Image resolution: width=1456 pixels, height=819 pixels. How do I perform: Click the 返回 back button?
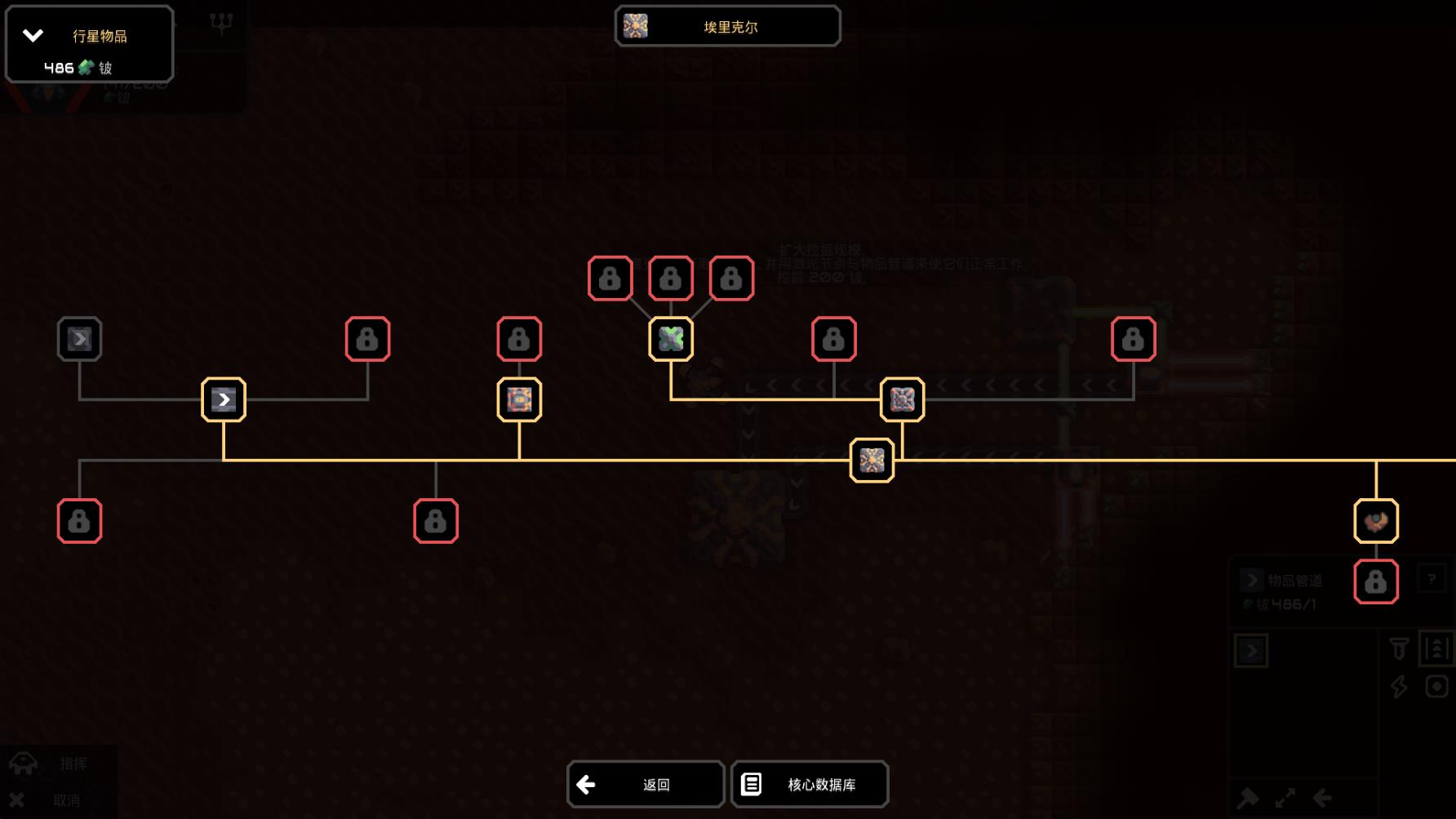pos(646,785)
